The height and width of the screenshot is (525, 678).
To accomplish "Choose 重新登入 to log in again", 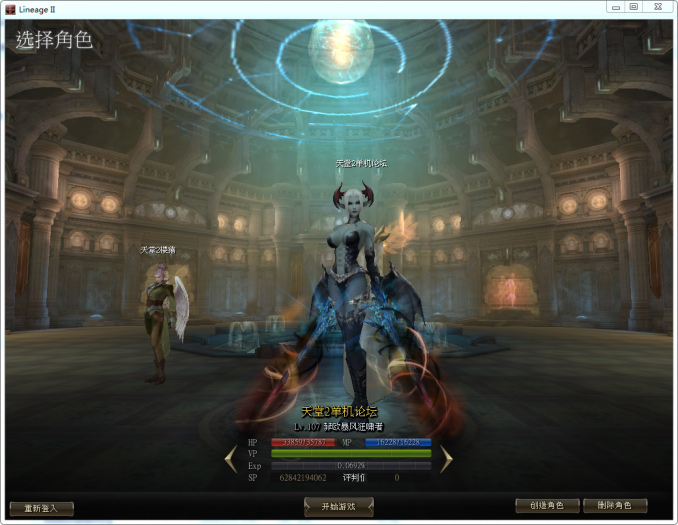I will (41, 508).
